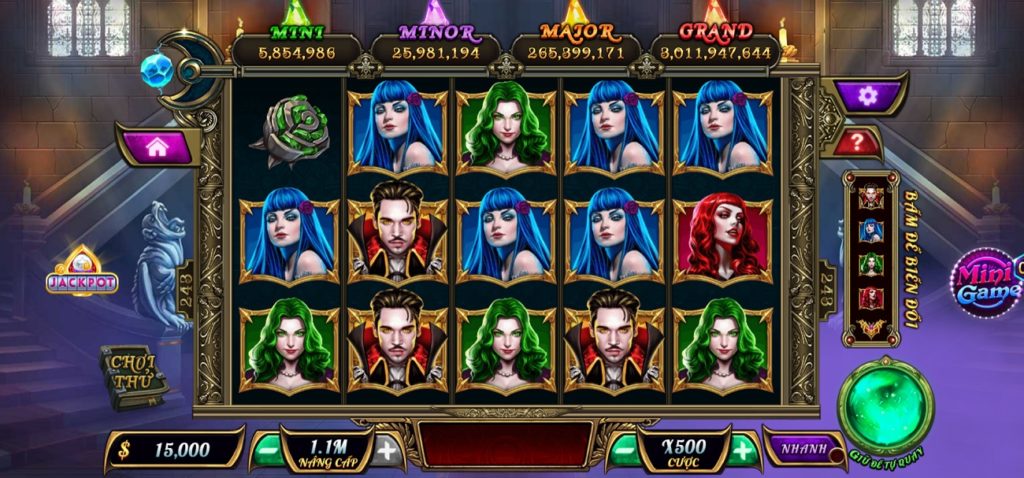This screenshot has height=478, width=1024.
Task: Spin using the green orb button
Action: pos(884,404)
